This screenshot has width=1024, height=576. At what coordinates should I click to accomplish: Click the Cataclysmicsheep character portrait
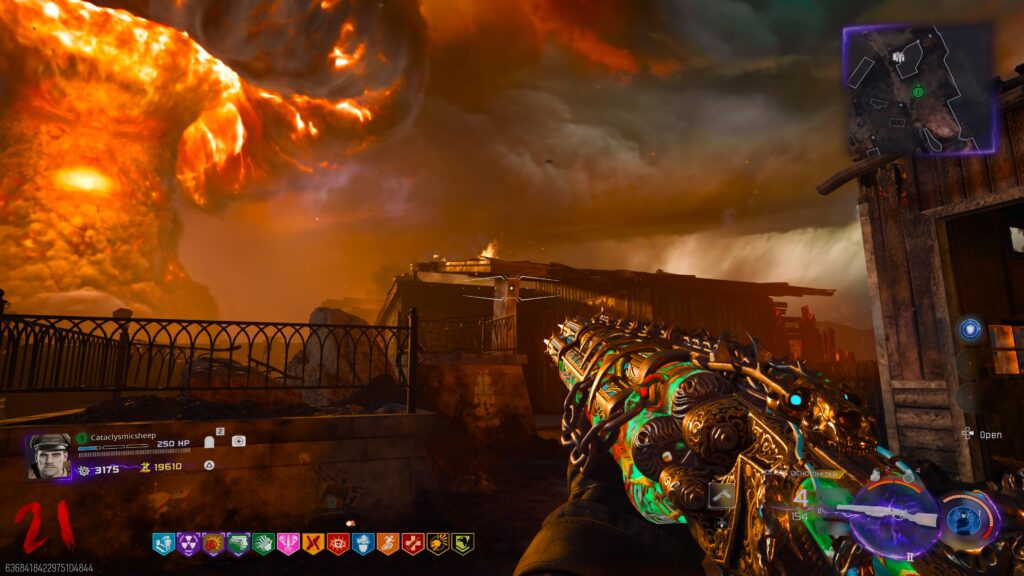pyautogui.click(x=50, y=456)
